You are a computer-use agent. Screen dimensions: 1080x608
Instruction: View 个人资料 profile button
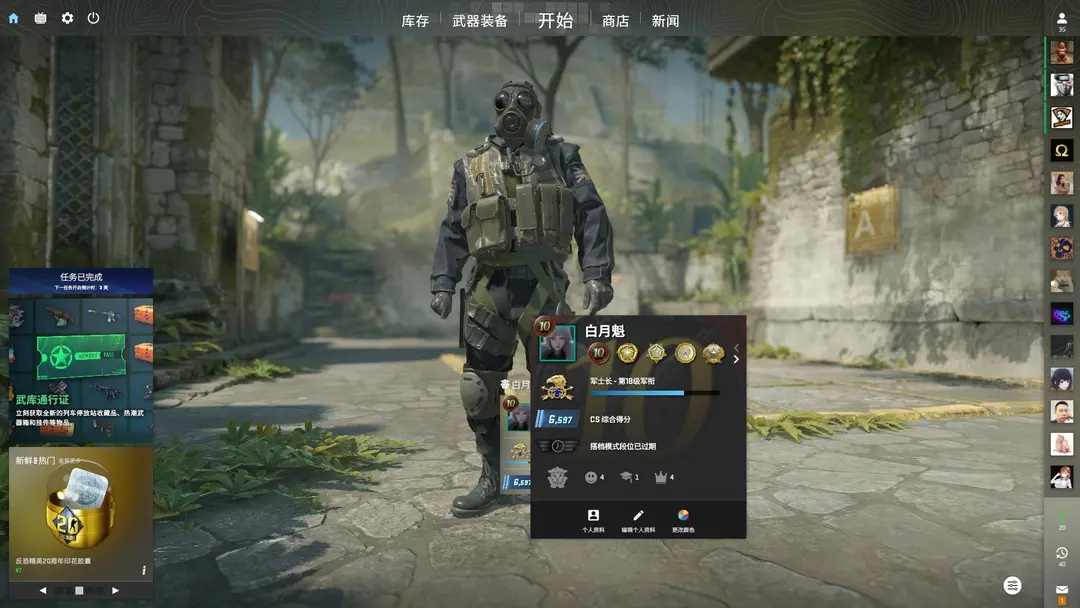[x=593, y=520]
